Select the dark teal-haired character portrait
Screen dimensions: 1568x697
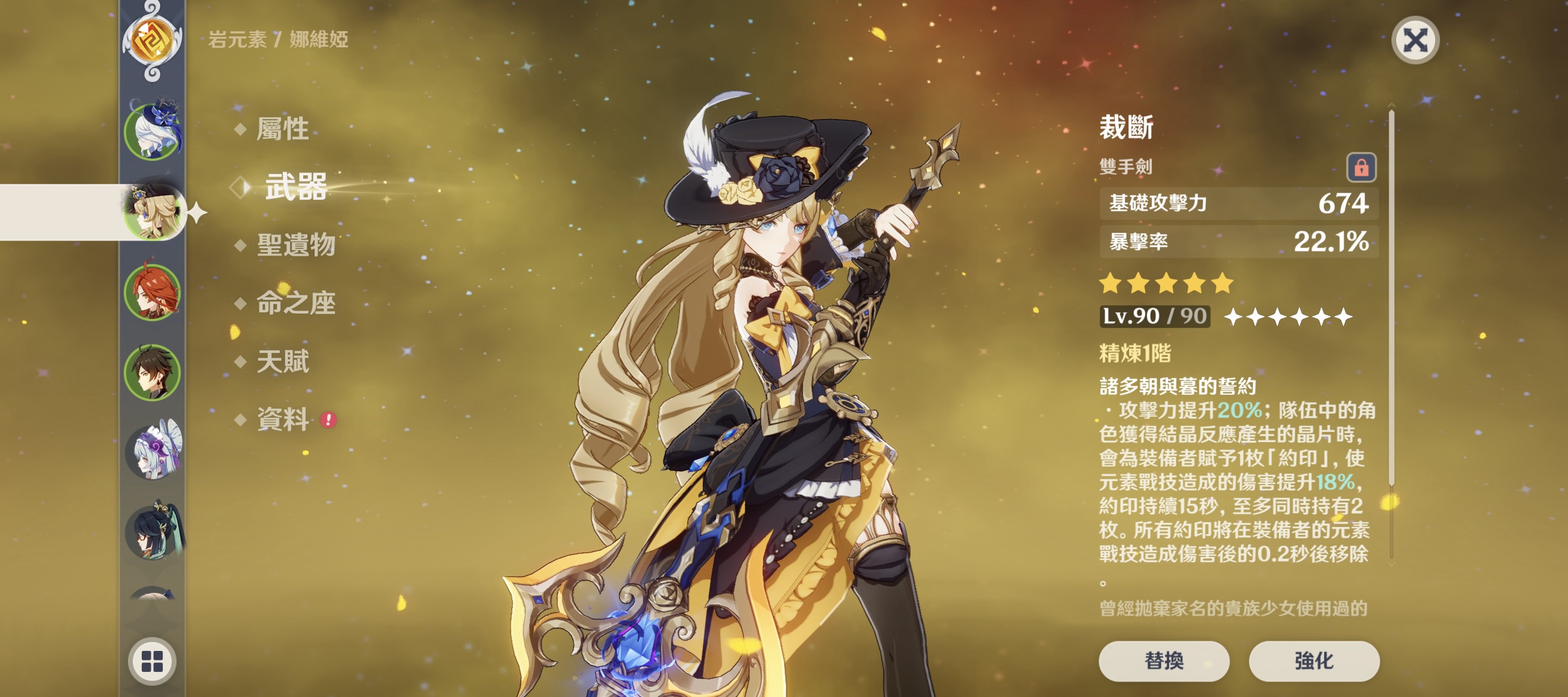point(152,532)
